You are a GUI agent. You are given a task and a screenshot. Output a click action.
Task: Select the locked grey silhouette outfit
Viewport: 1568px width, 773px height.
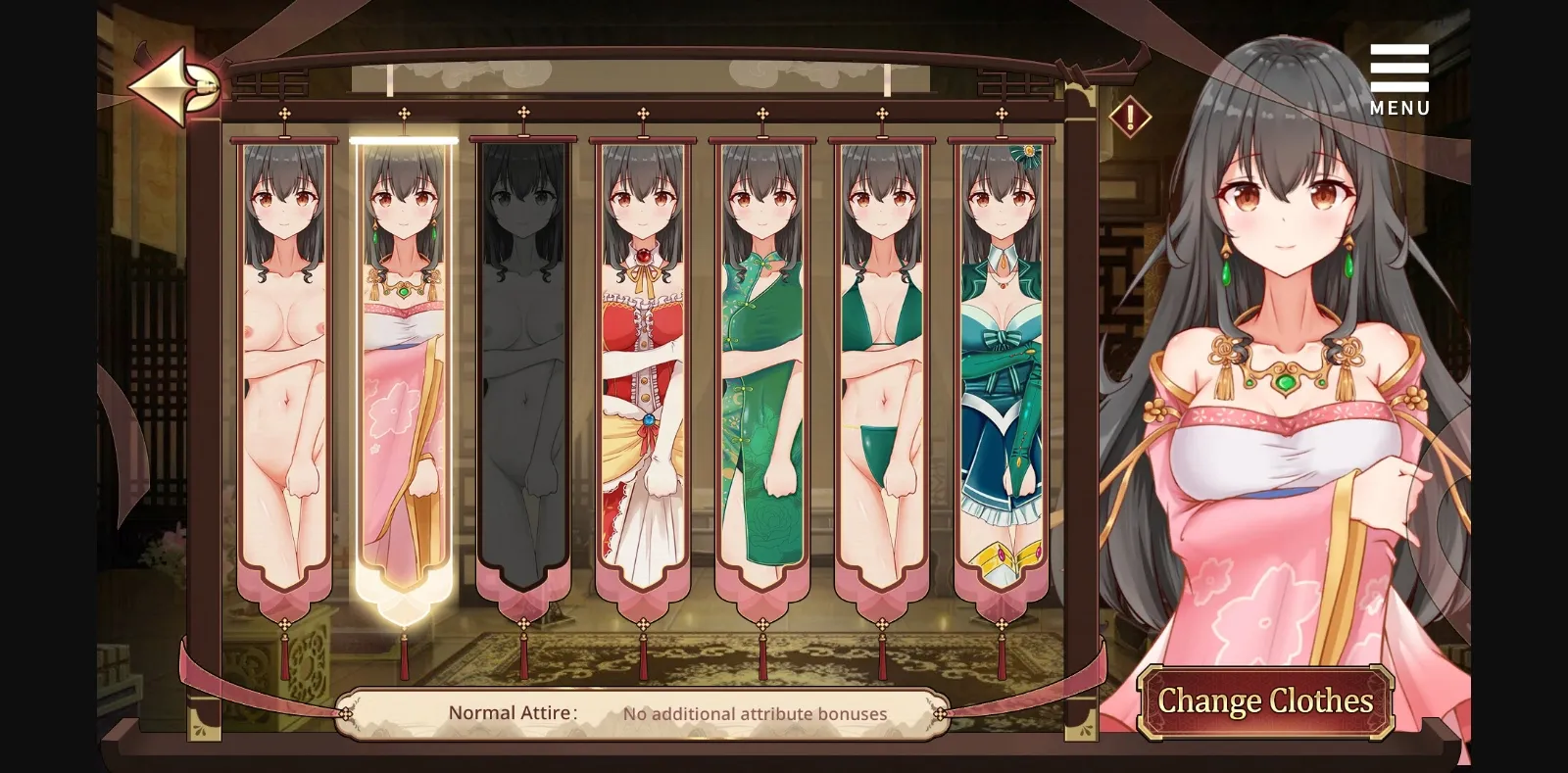point(523,362)
